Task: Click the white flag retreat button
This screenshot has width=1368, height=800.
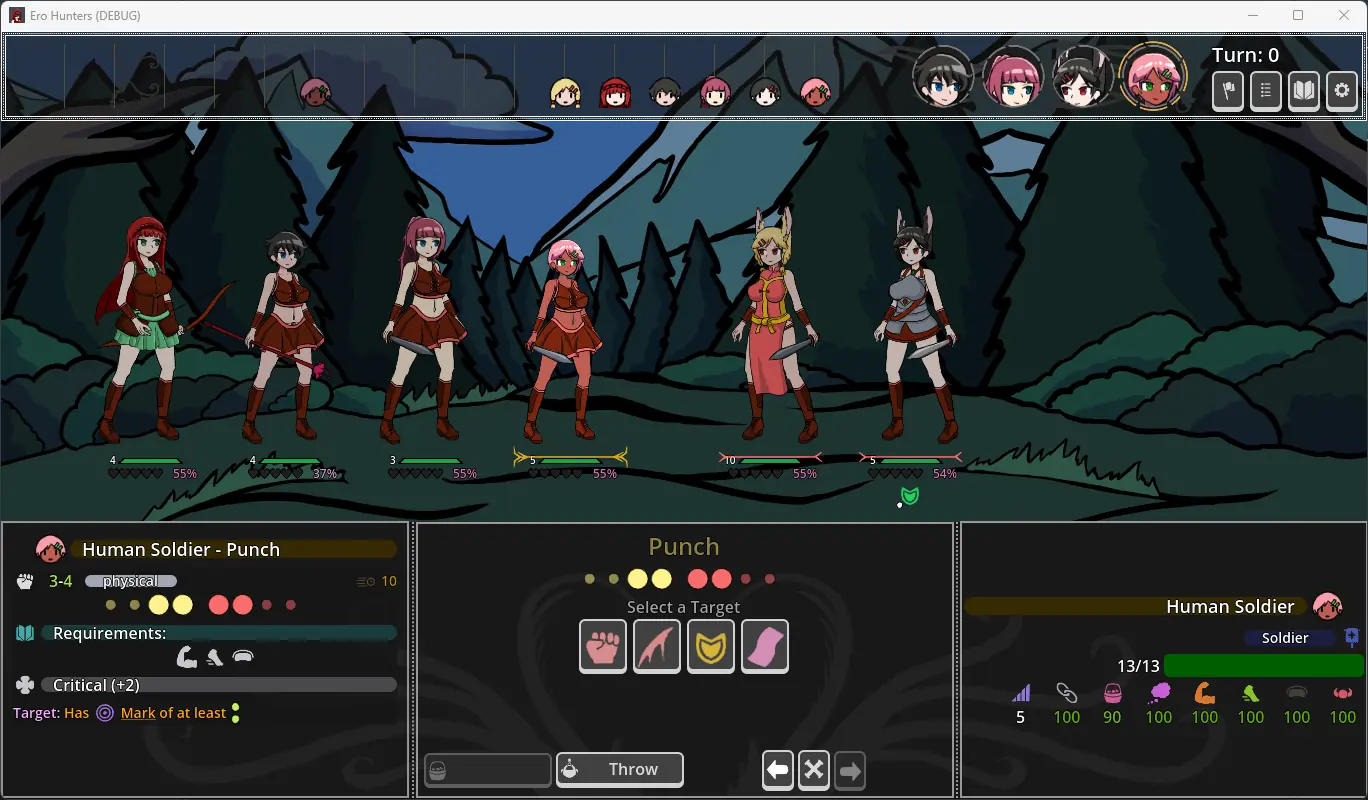Action: click(x=1228, y=91)
